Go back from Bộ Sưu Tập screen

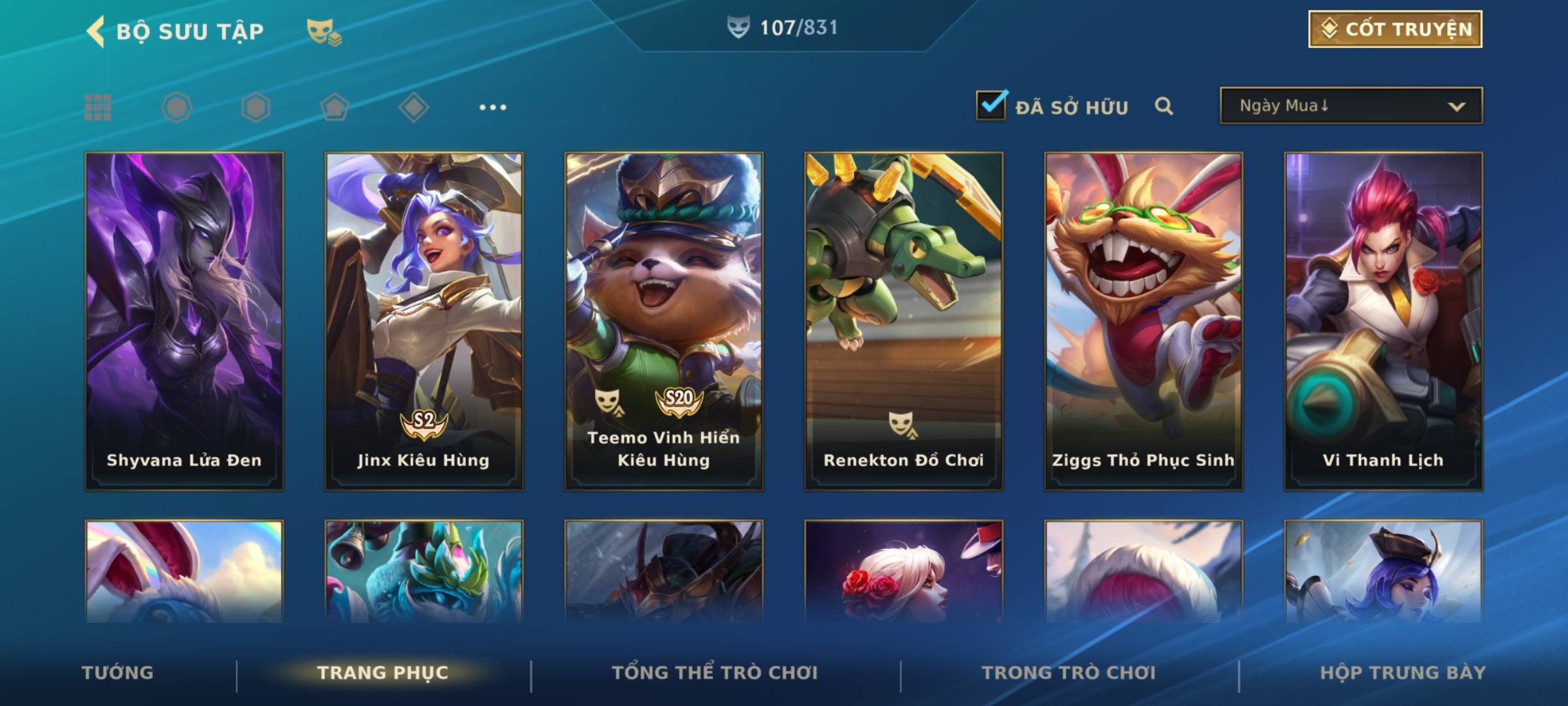click(x=96, y=31)
